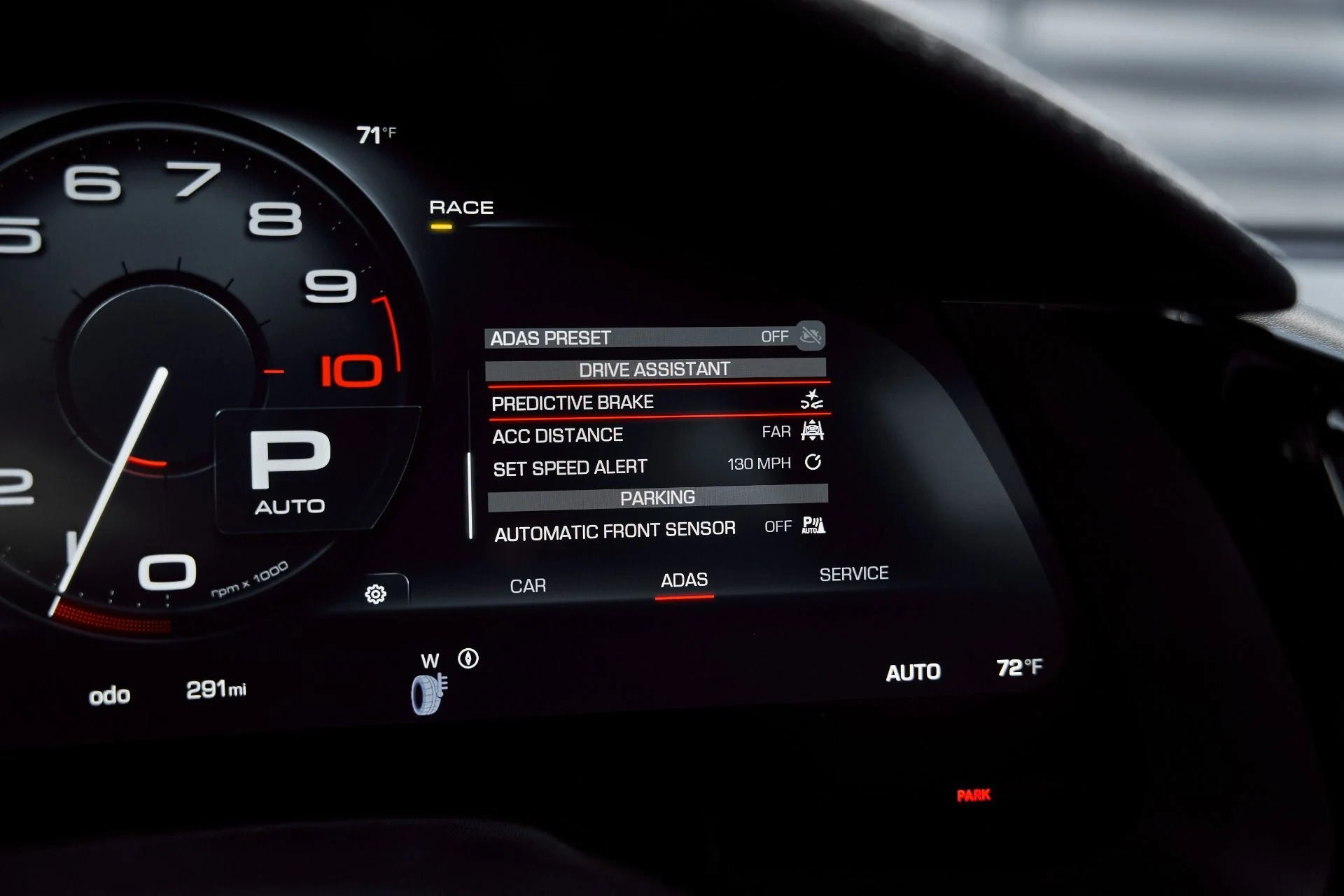
Task: Switch to the CAR tab
Action: point(528,585)
